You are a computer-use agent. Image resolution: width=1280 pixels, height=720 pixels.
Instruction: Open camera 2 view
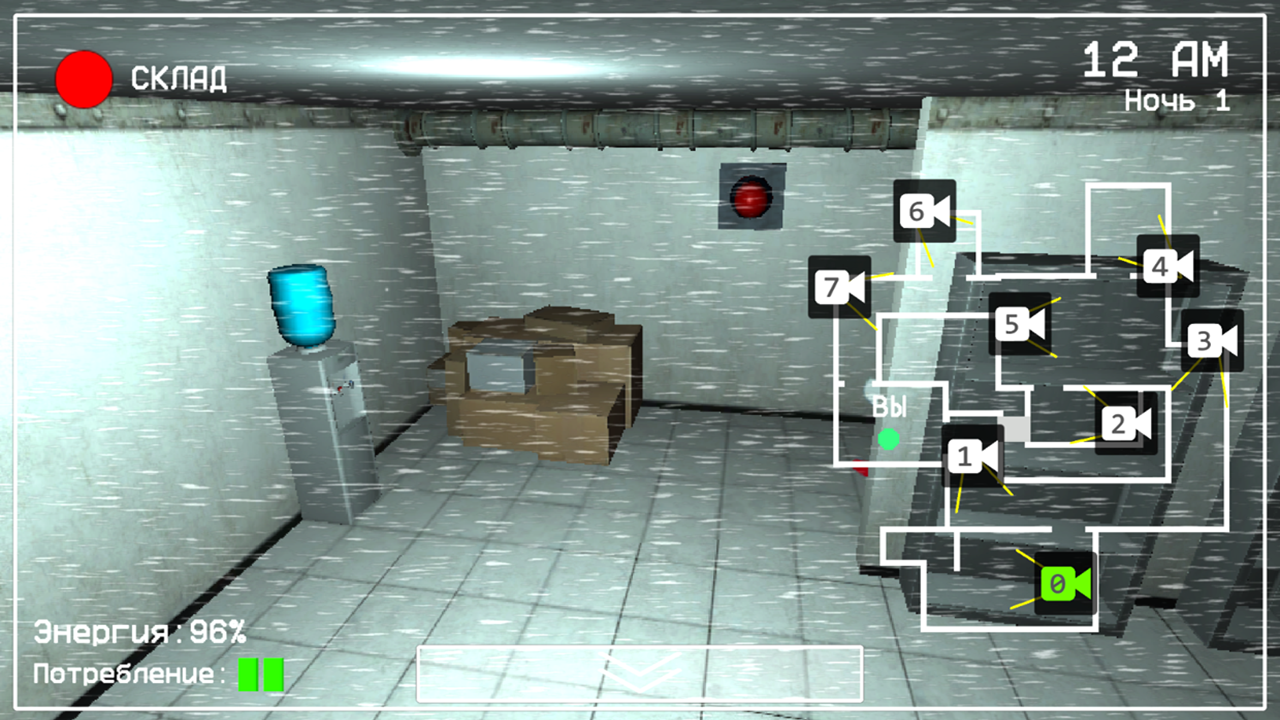[x=1125, y=423]
